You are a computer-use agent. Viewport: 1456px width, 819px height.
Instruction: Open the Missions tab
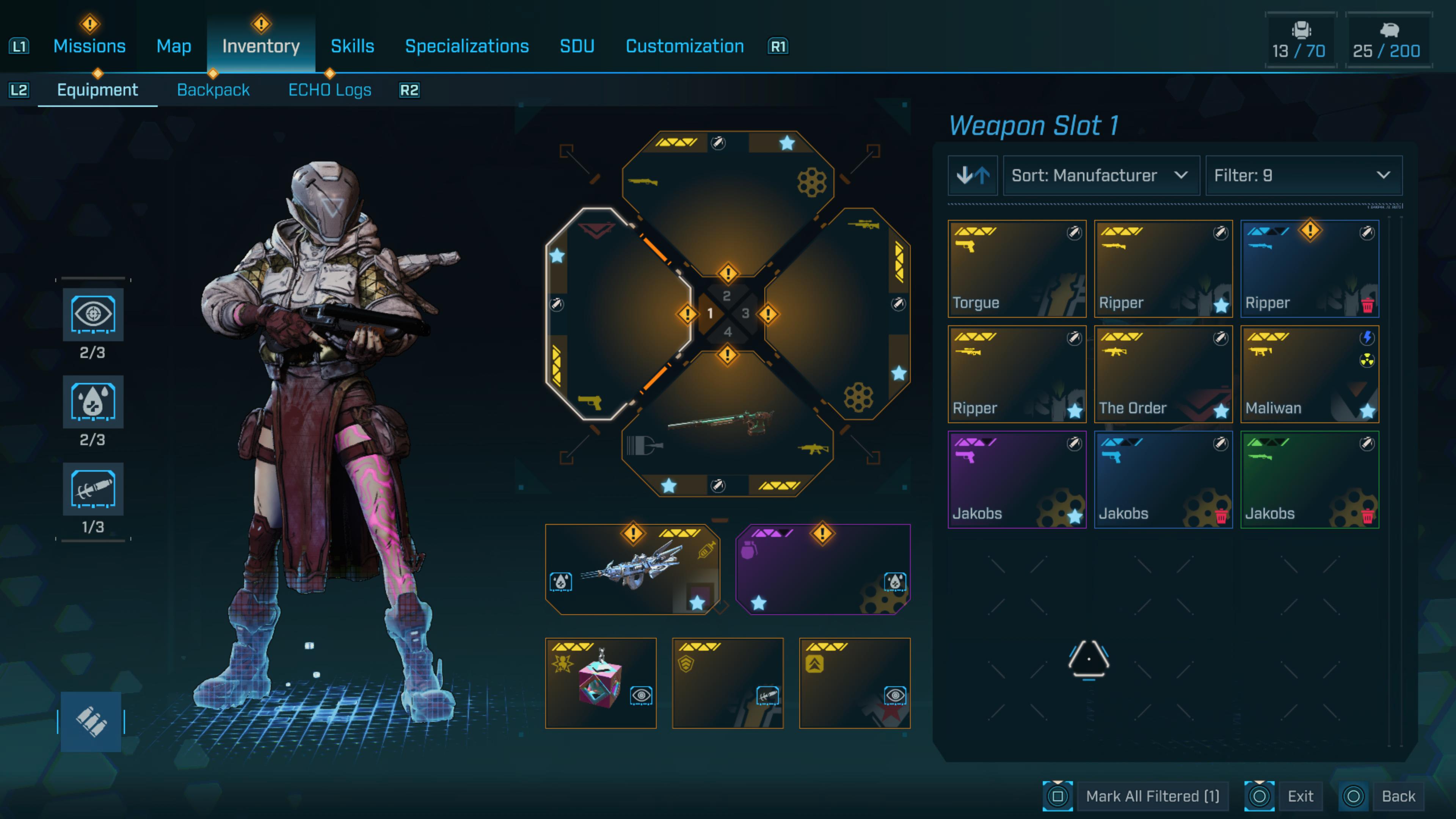tap(89, 46)
